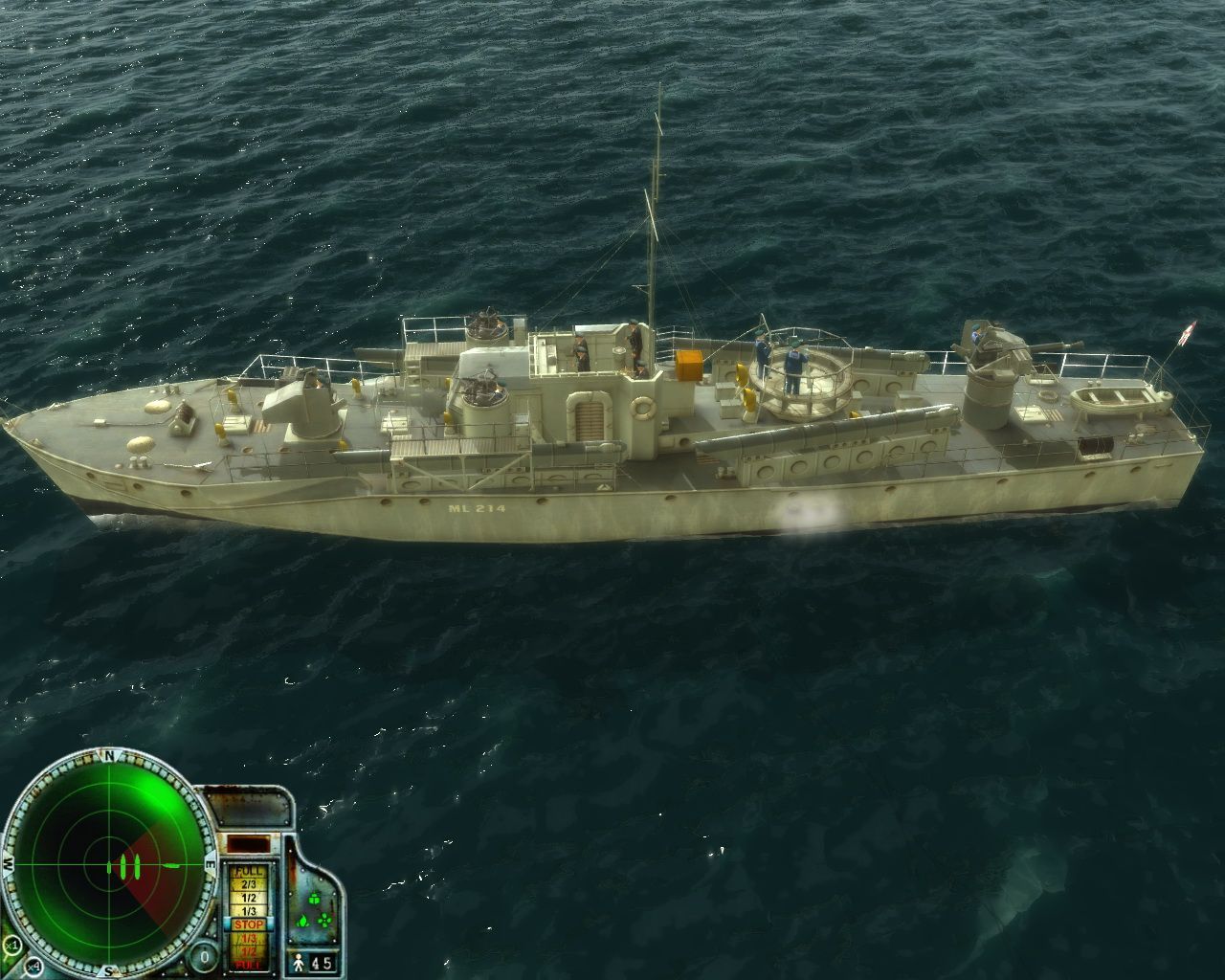The image size is (1225, 980).
Task: Set speed to 1/2 ahead
Action: tap(249, 898)
